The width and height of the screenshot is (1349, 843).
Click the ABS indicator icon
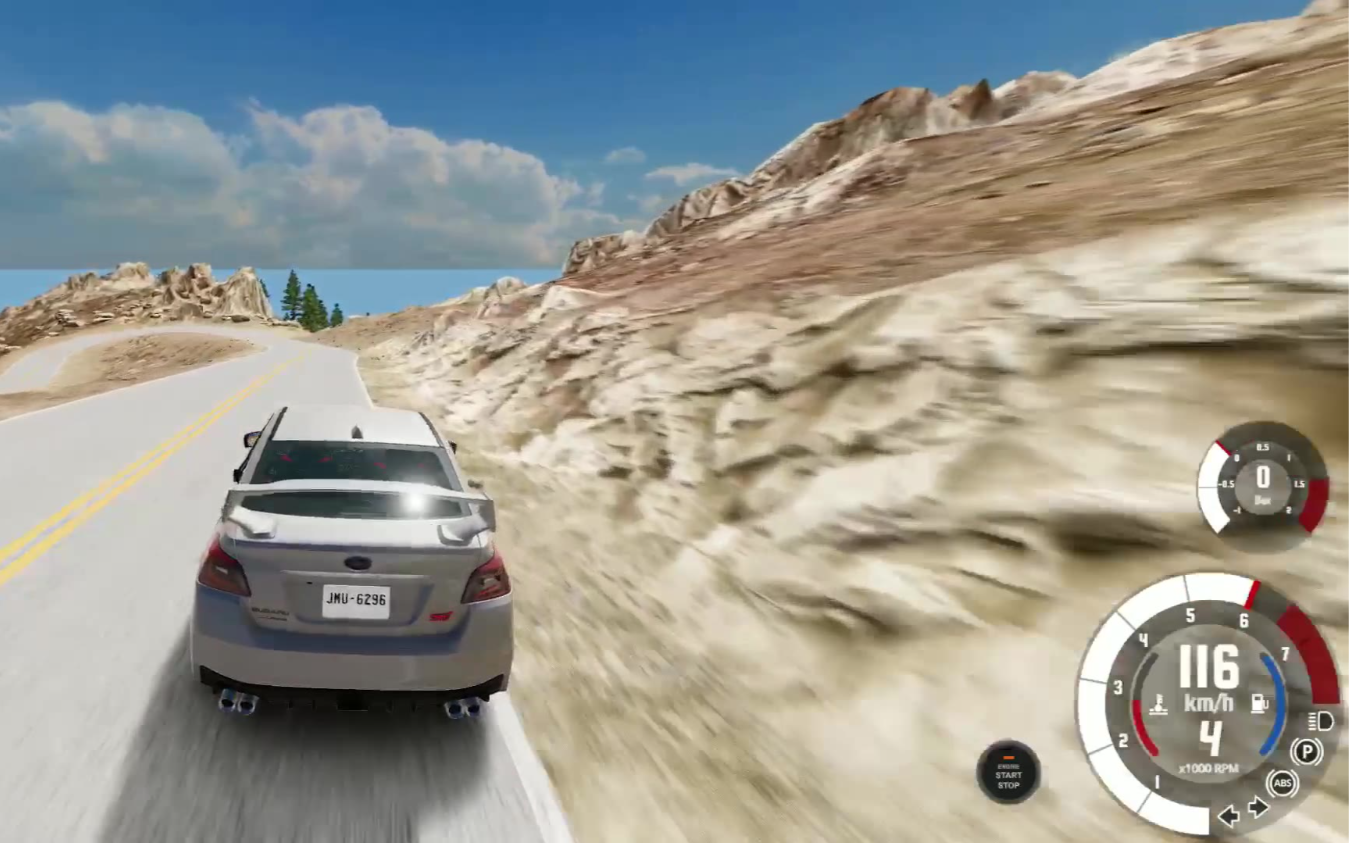coord(1282,782)
